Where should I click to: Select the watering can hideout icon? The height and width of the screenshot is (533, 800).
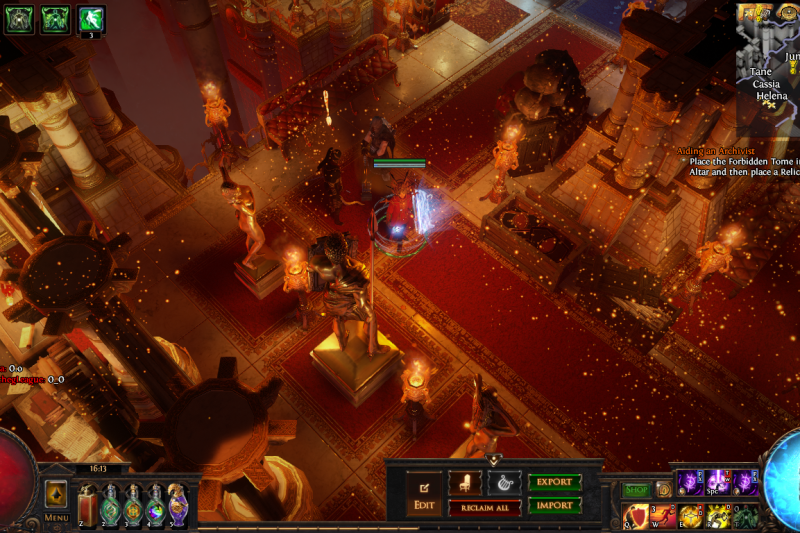coord(503,482)
